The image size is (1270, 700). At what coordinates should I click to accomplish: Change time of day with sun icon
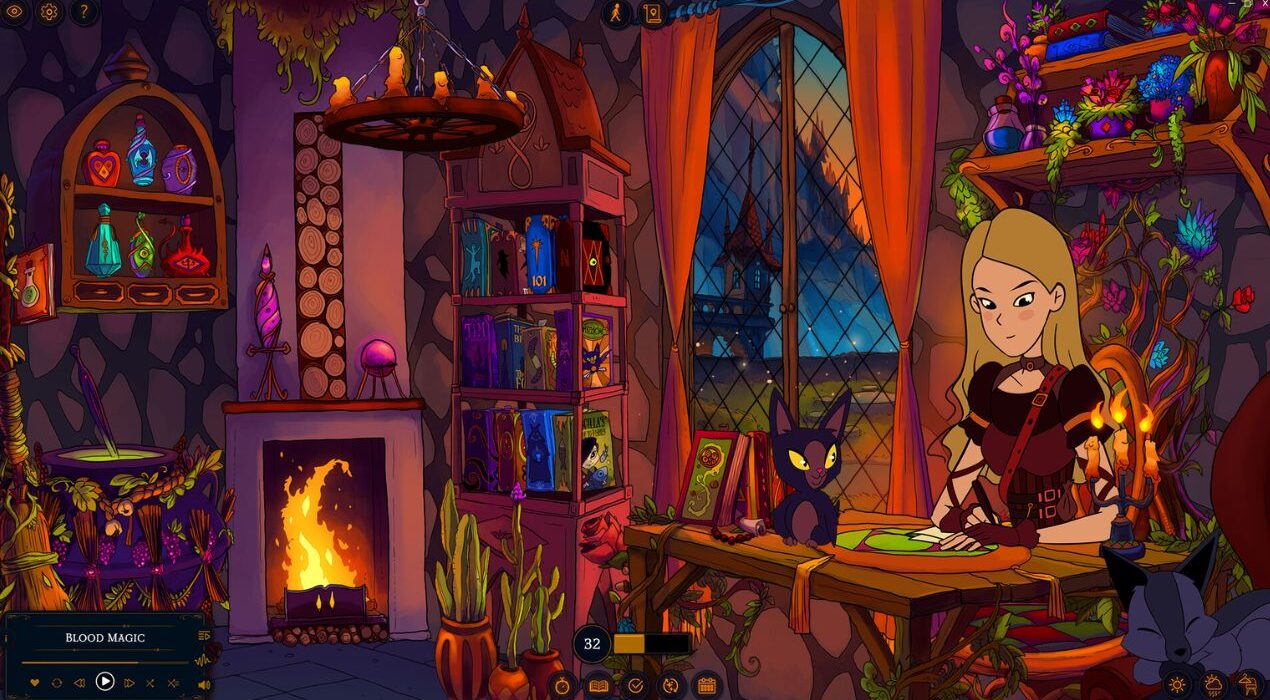[x=1178, y=685]
